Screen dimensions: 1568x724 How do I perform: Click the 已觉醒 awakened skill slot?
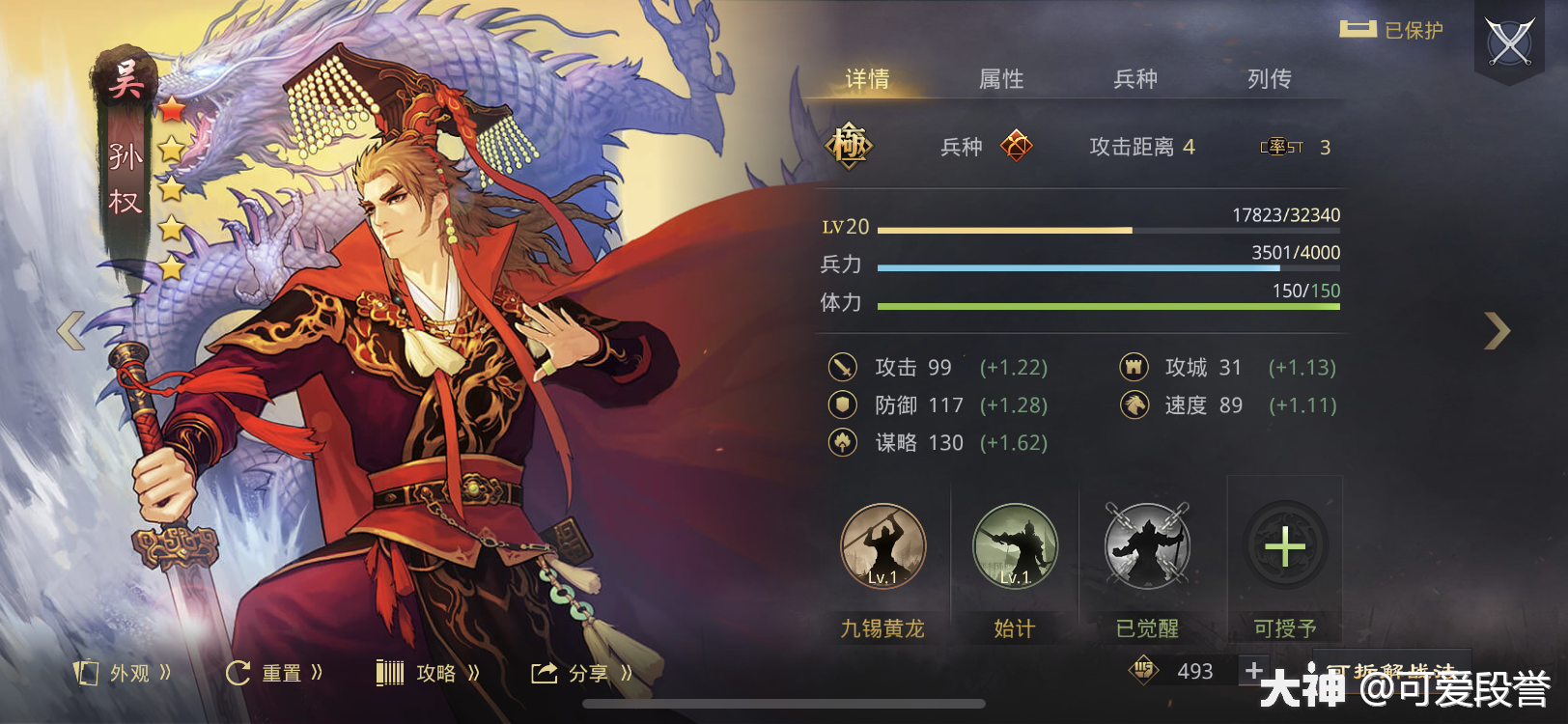tap(1148, 546)
